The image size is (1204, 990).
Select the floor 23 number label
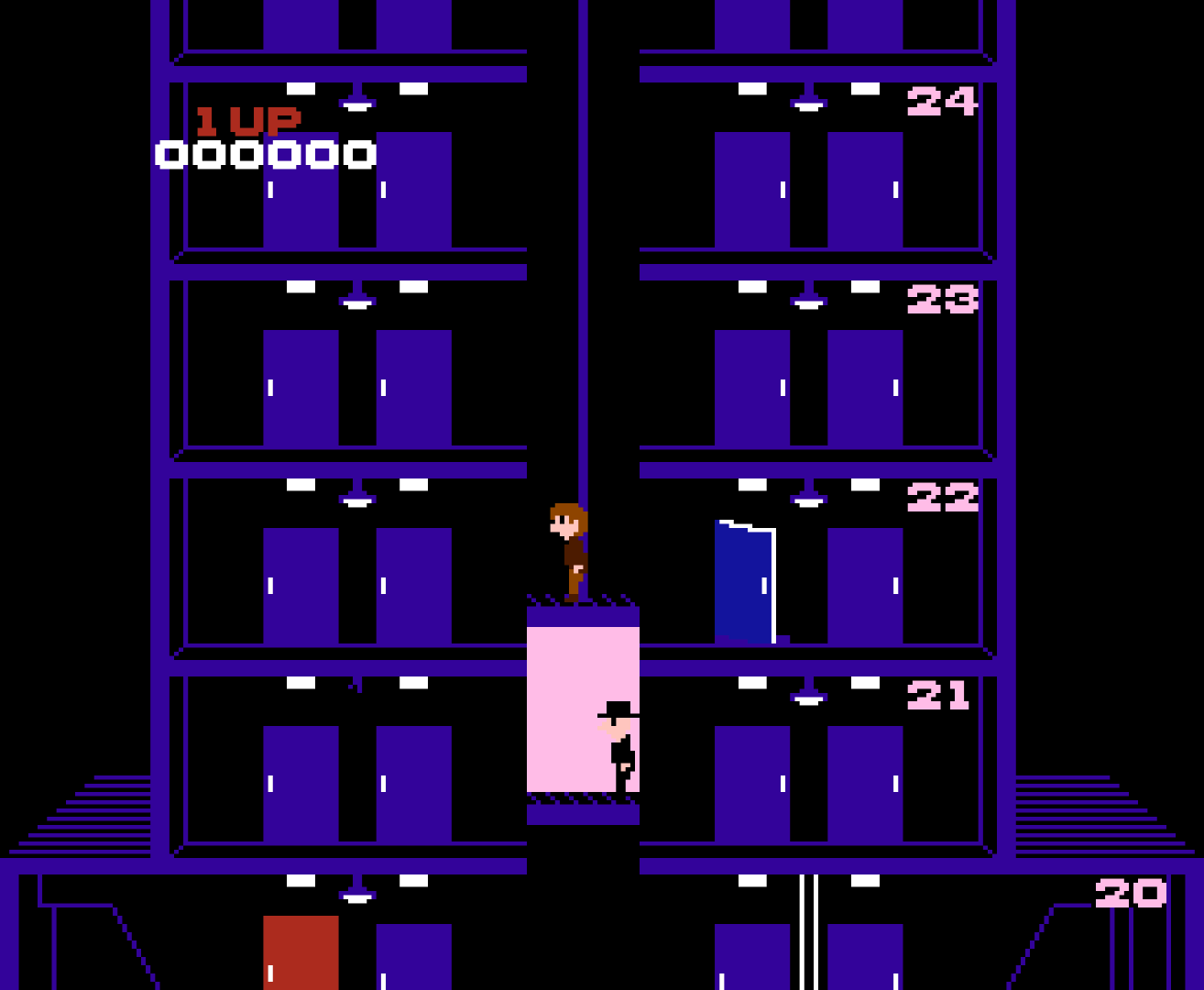[x=944, y=298]
